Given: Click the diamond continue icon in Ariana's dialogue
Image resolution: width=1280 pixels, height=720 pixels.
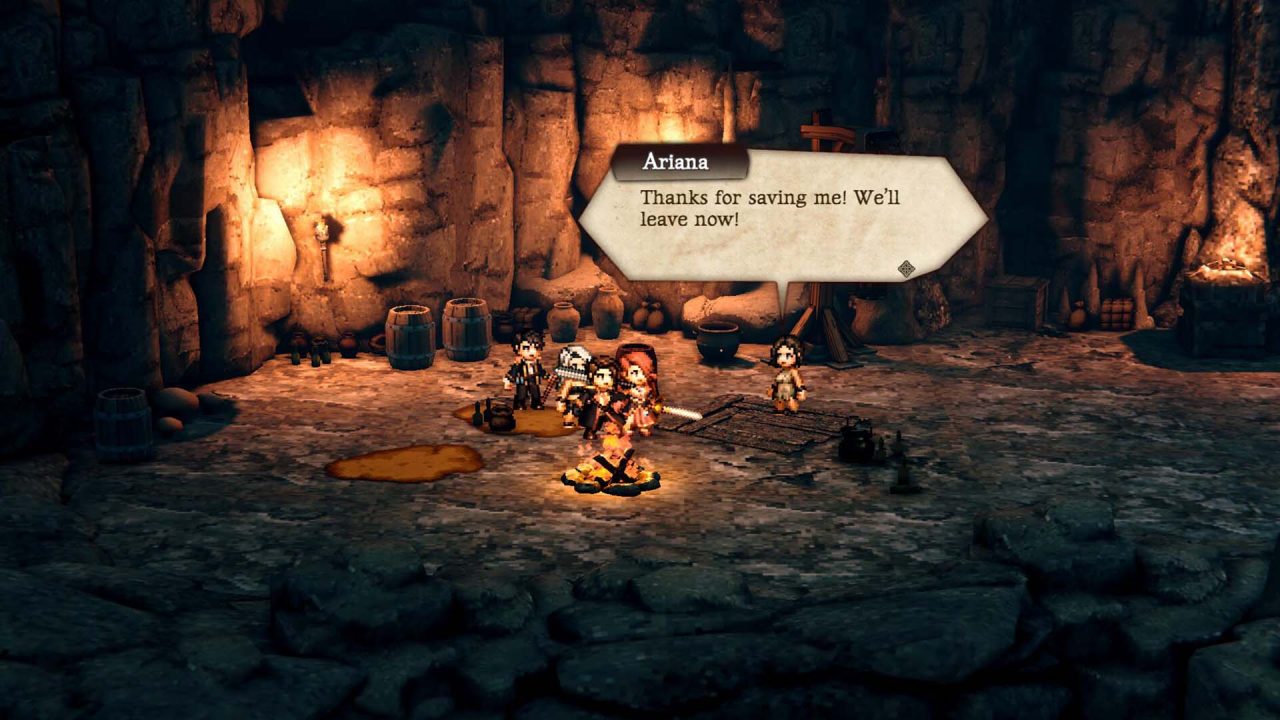Looking at the screenshot, I should tap(906, 268).
